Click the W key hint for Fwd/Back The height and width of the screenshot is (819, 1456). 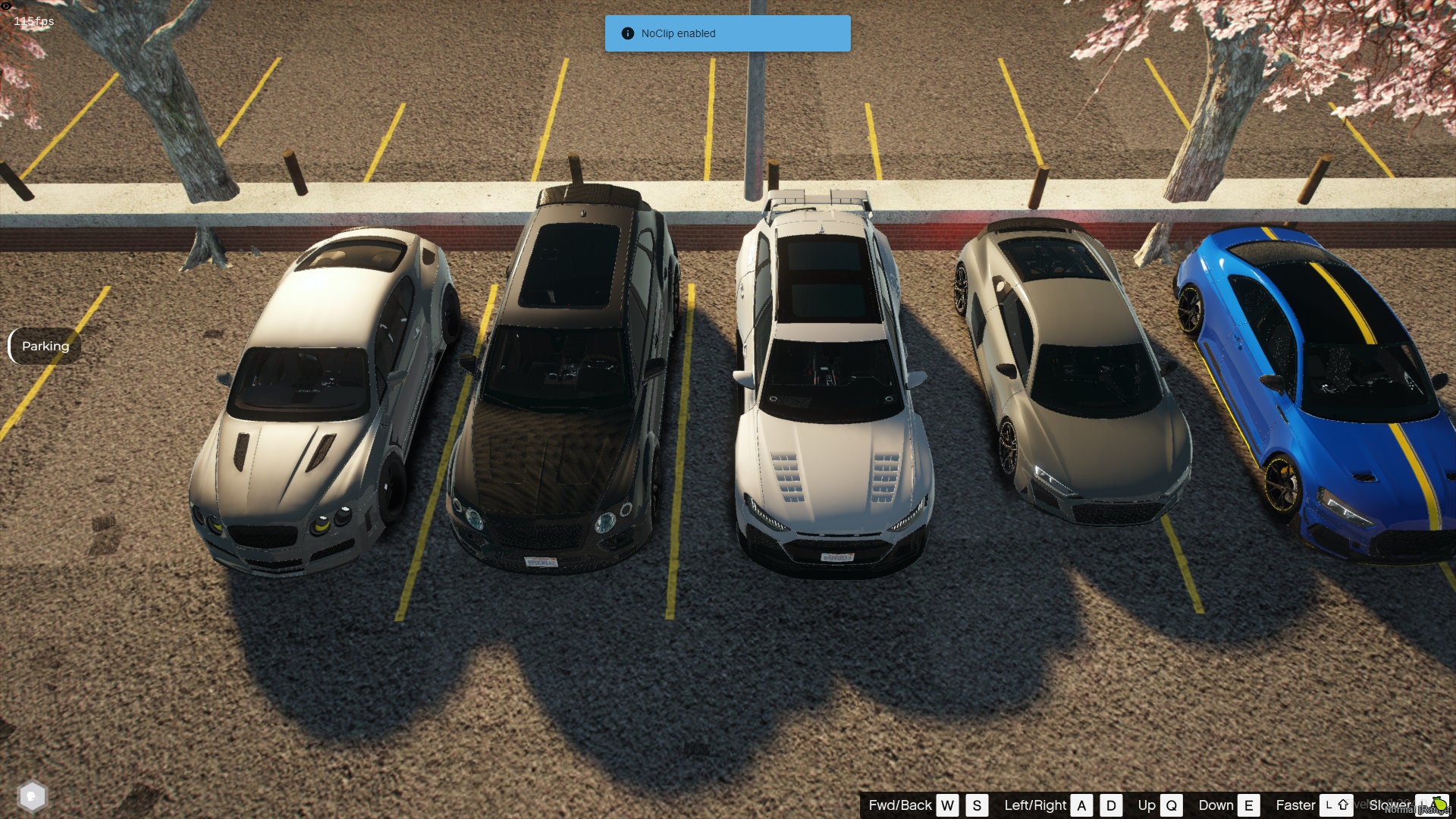[946, 805]
